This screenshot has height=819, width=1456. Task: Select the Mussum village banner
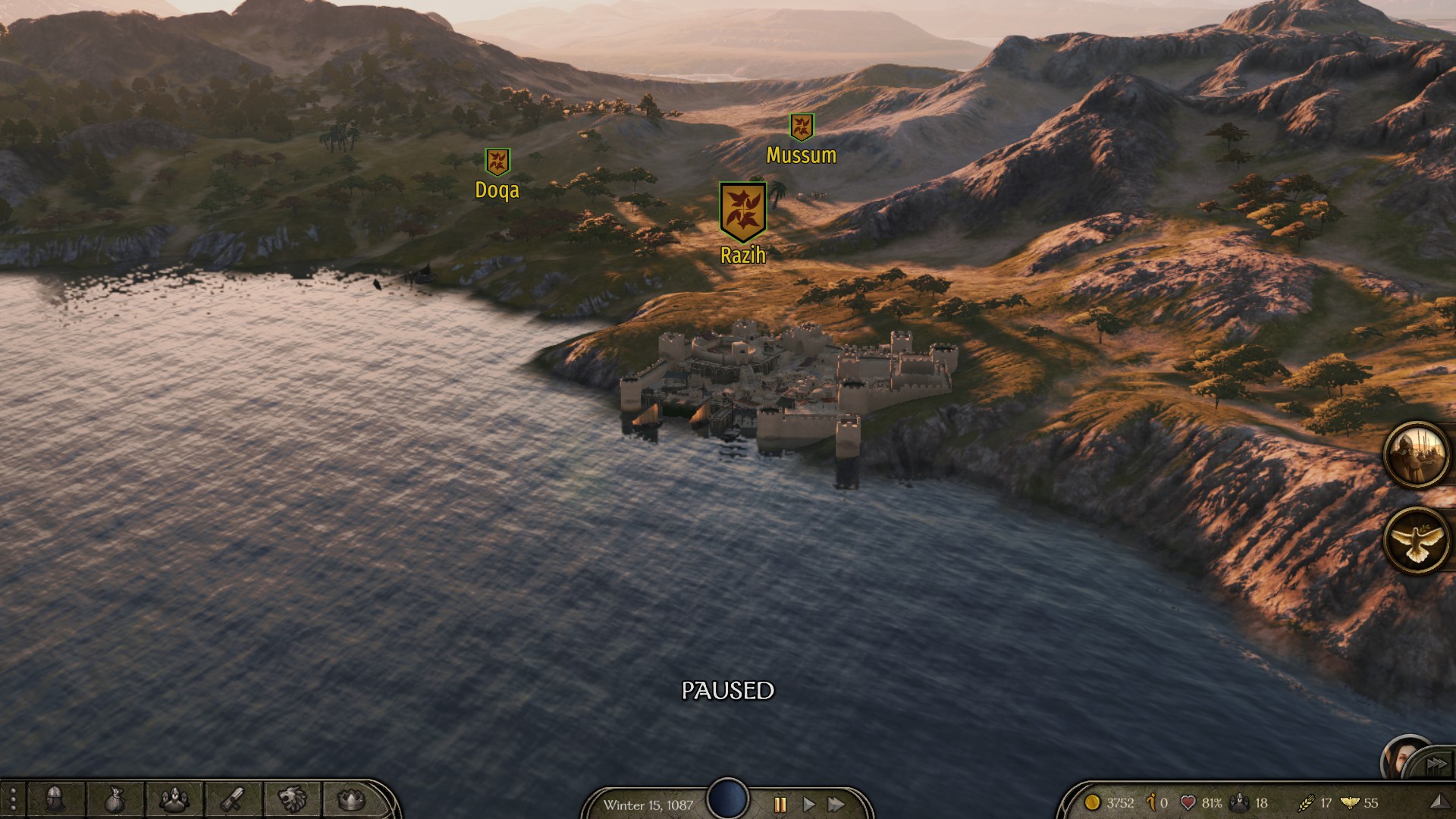pos(802,127)
